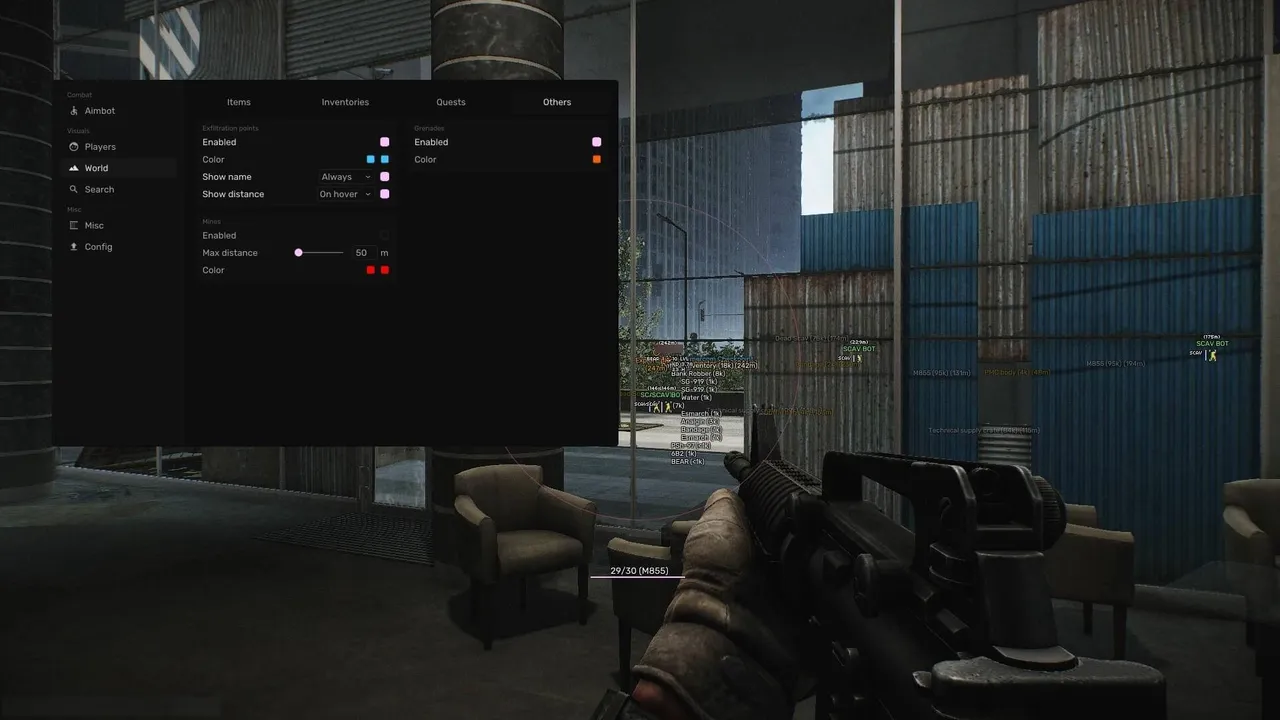Switch to the Items tab

[x=239, y=102]
